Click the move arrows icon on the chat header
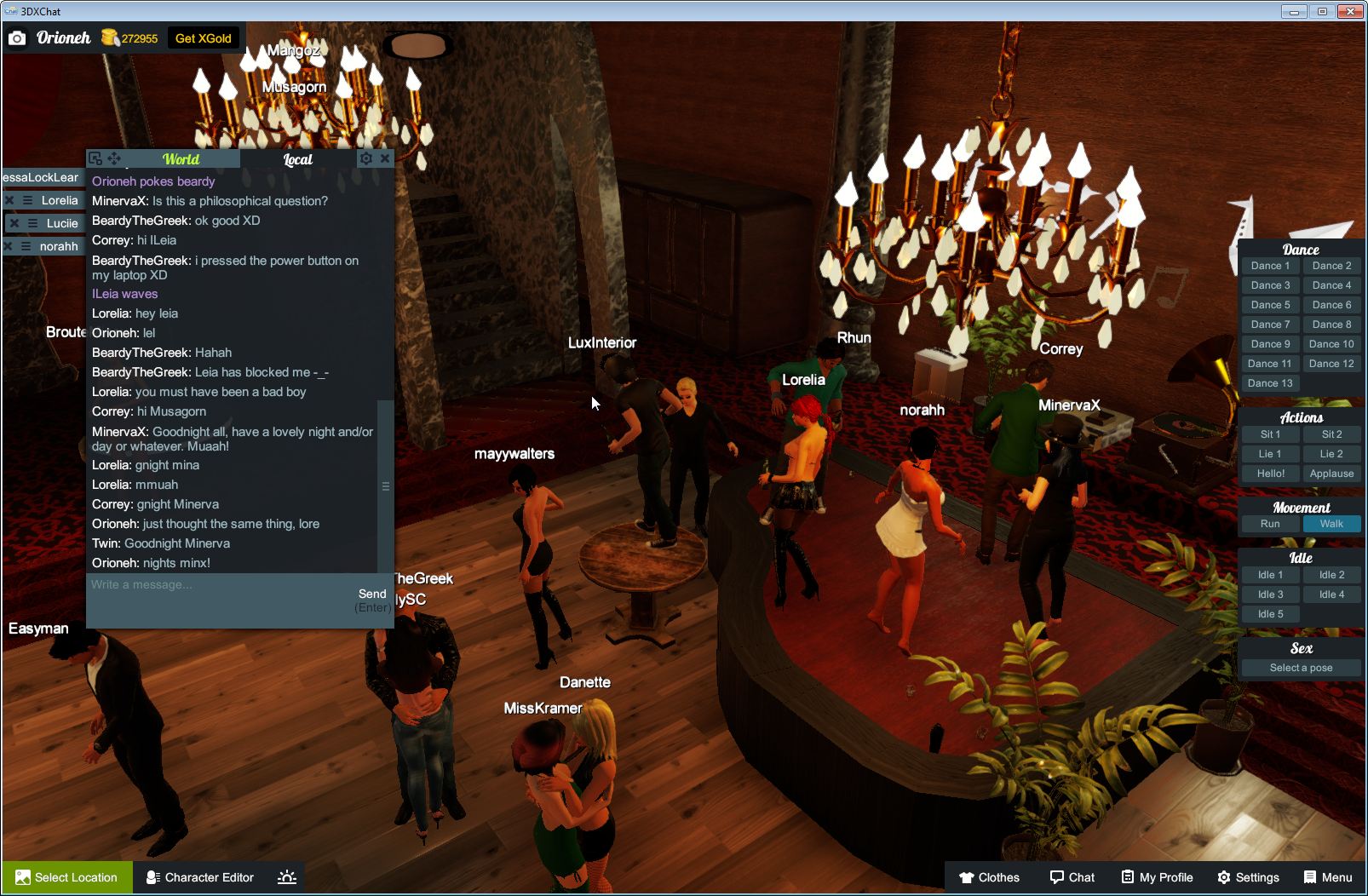1368x896 pixels. click(x=114, y=158)
